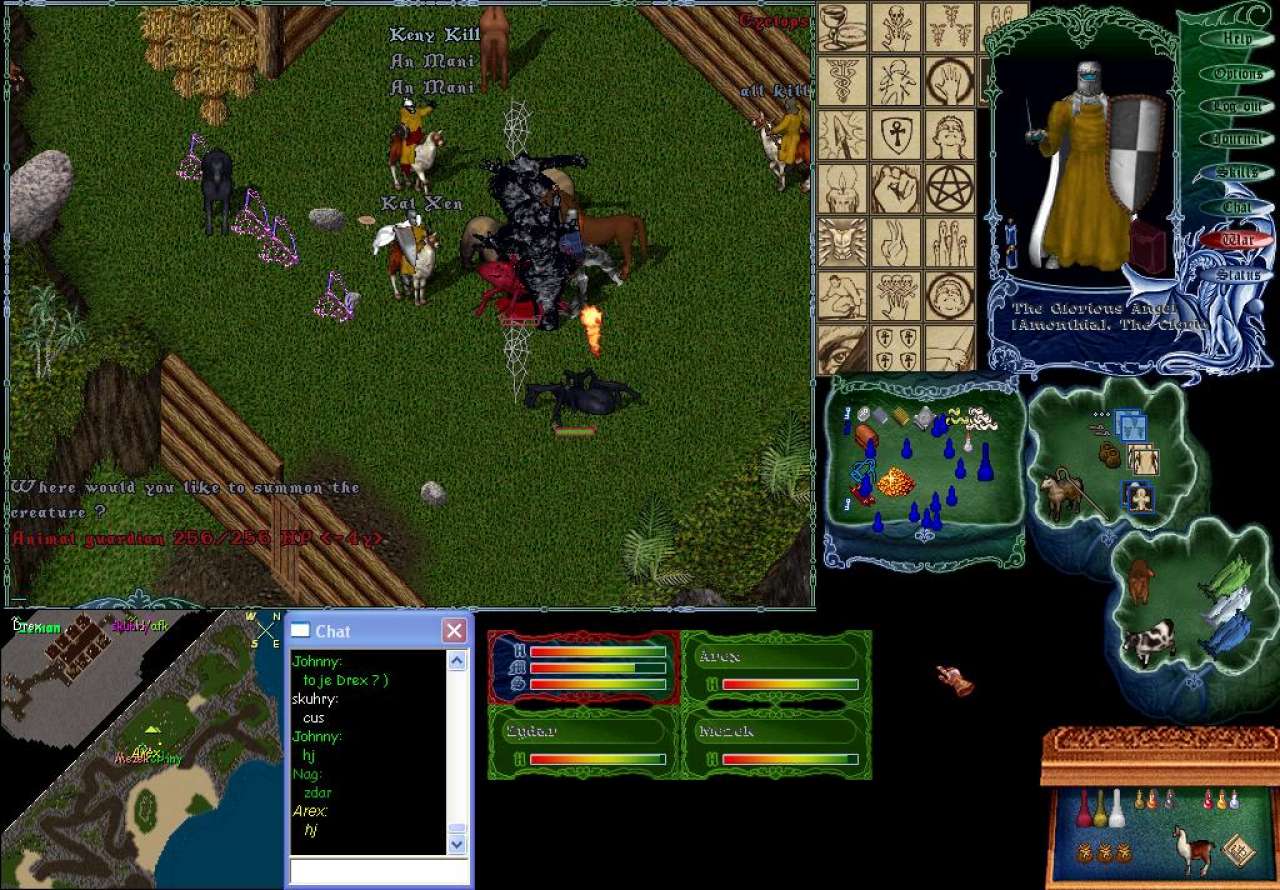Image resolution: width=1280 pixels, height=890 pixels.
Task: Select the clenched fist spell icon
Action: coord(895,188)
